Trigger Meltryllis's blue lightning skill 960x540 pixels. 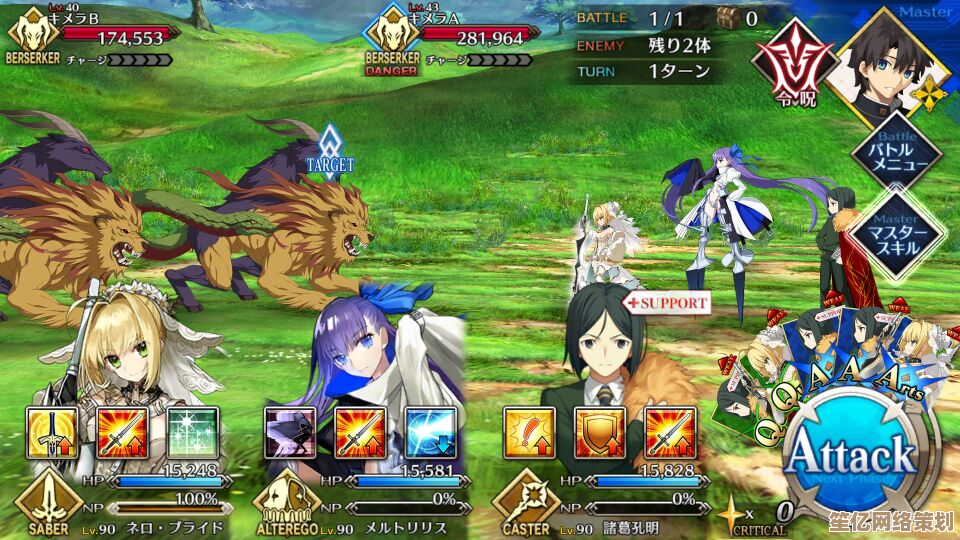point(429,432)
